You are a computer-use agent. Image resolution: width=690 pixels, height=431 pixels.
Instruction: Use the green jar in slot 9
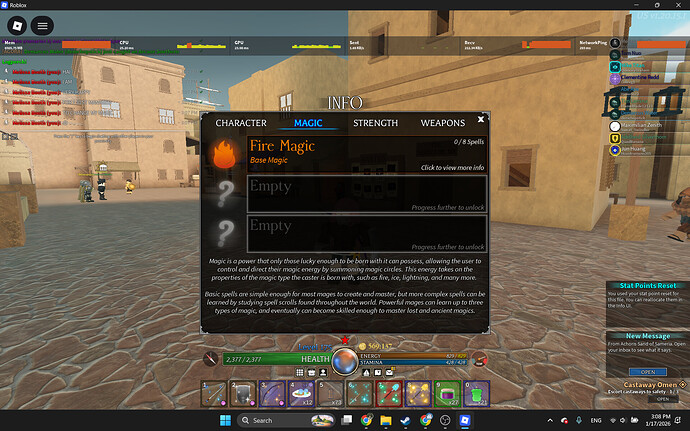pos(446,394)
